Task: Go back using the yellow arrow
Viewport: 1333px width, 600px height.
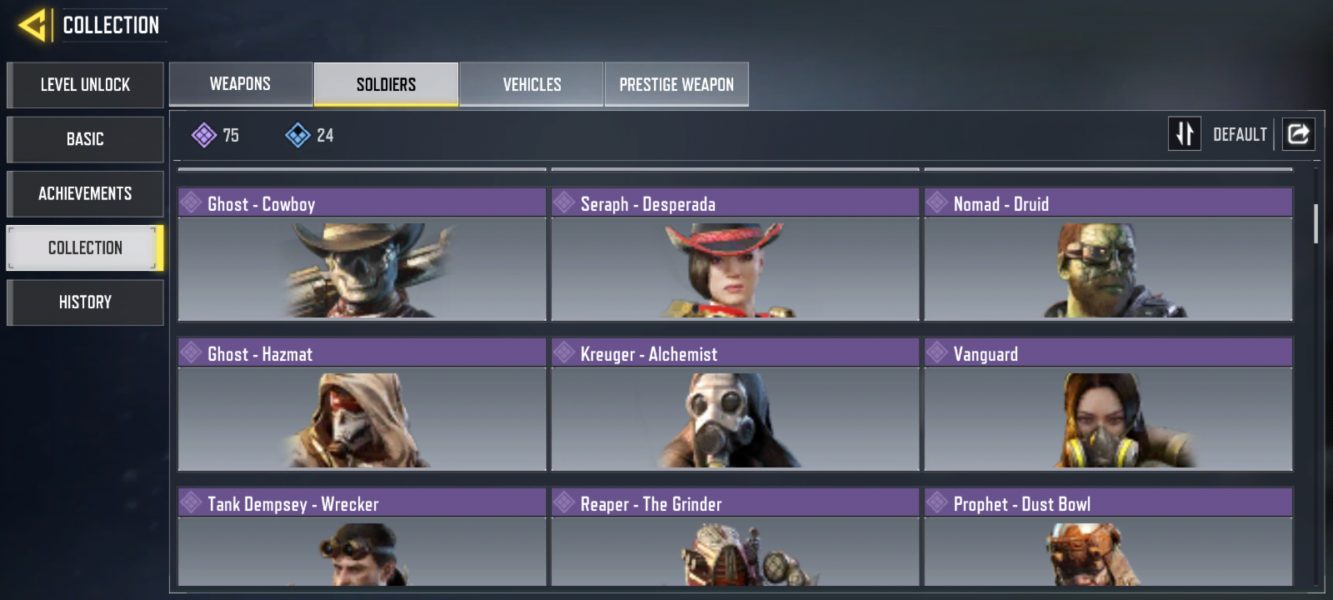Action: 33,25
